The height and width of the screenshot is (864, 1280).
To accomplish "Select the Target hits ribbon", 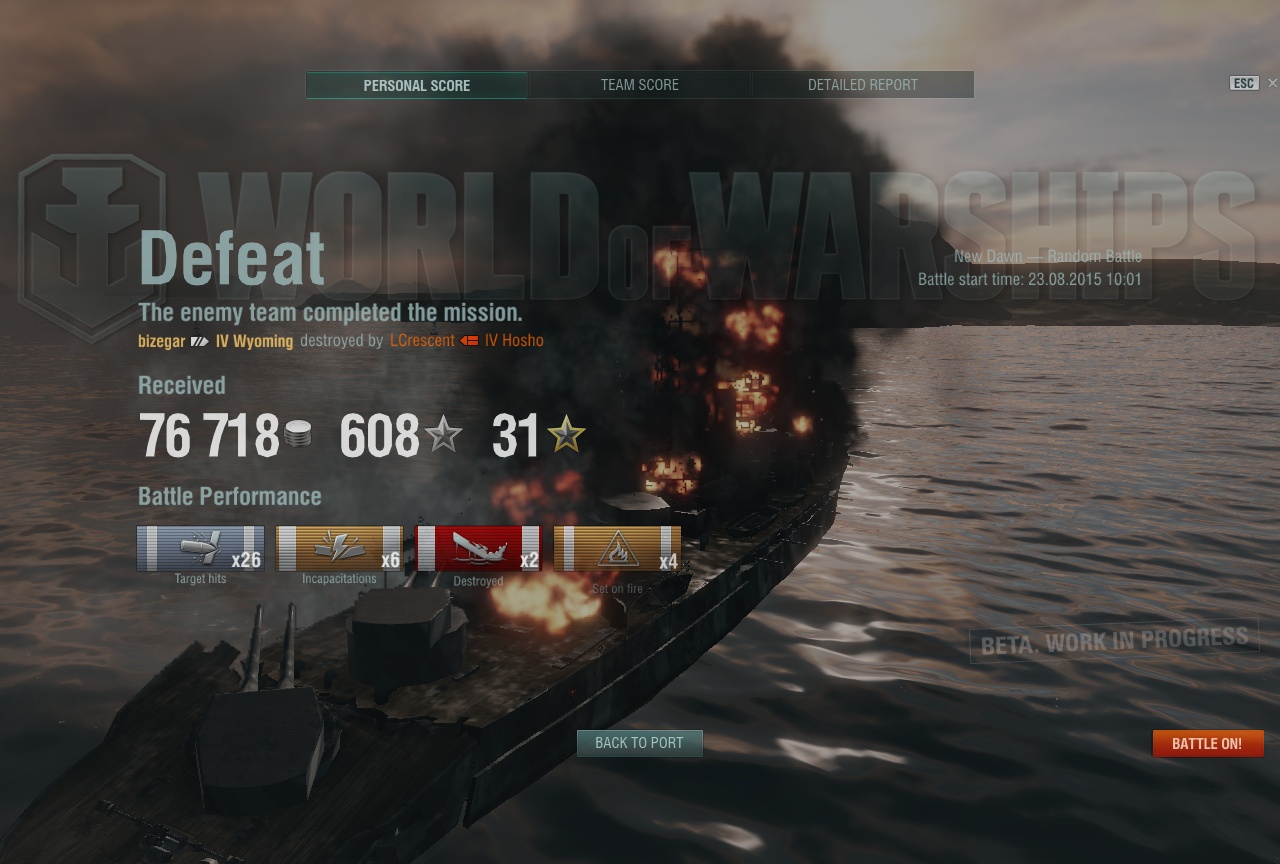I will tap(201, 548).
